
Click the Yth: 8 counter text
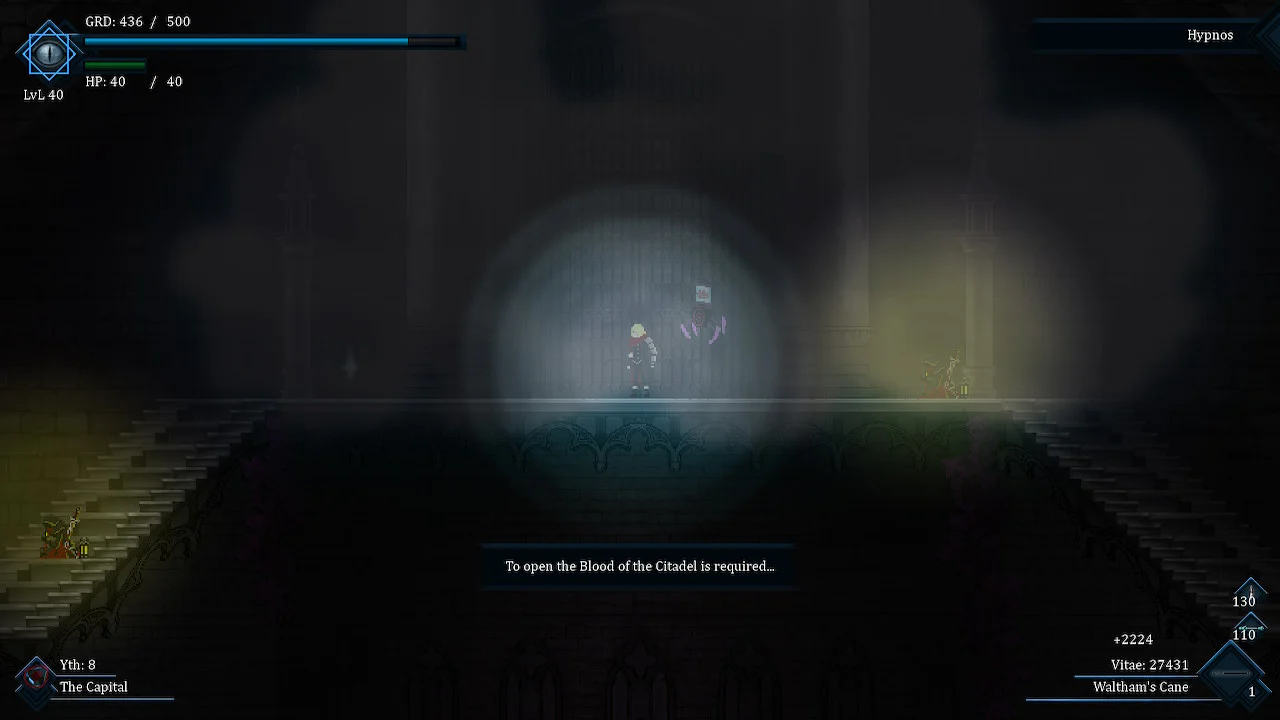(x=78, y=664)
